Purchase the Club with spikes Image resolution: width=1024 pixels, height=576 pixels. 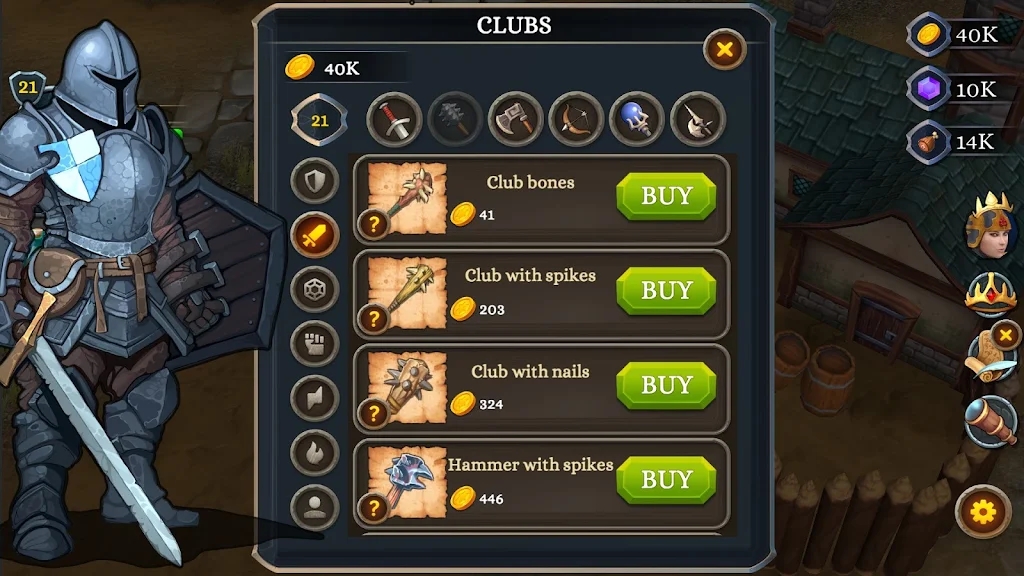[x=666, y=291]
